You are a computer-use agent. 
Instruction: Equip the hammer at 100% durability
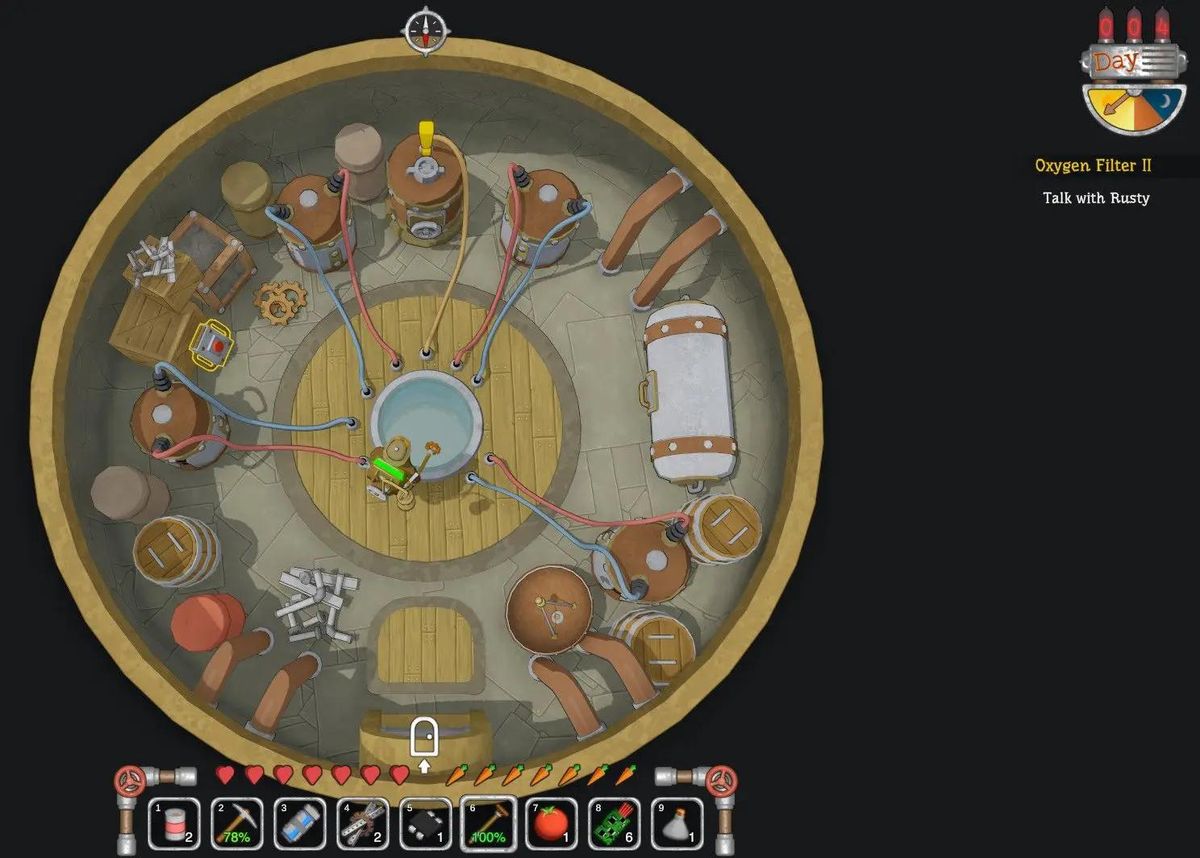pyautogui.click(x=489, y=823)
